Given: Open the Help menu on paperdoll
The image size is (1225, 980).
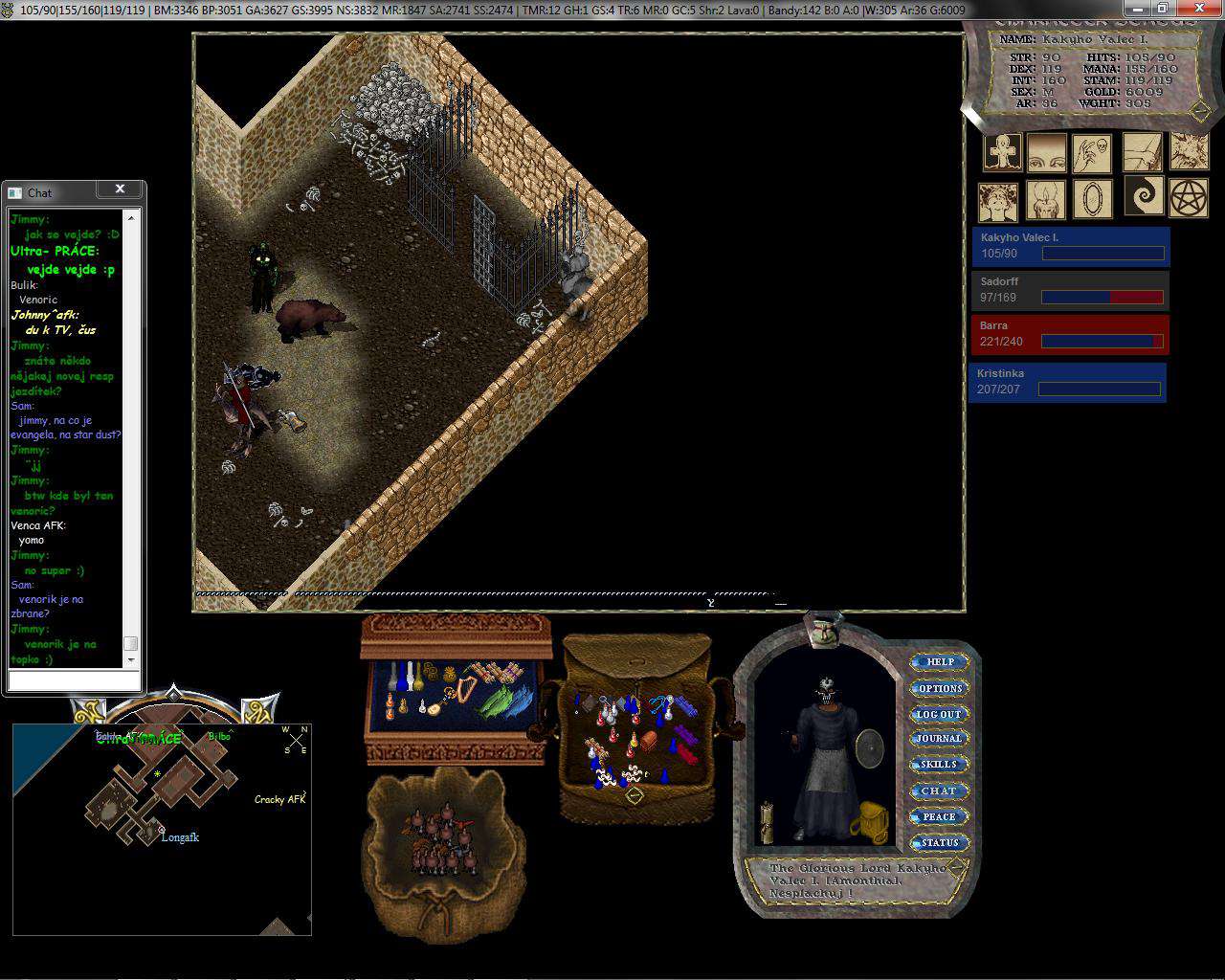Looking at the screenshot, I should [x=940, y=661].
